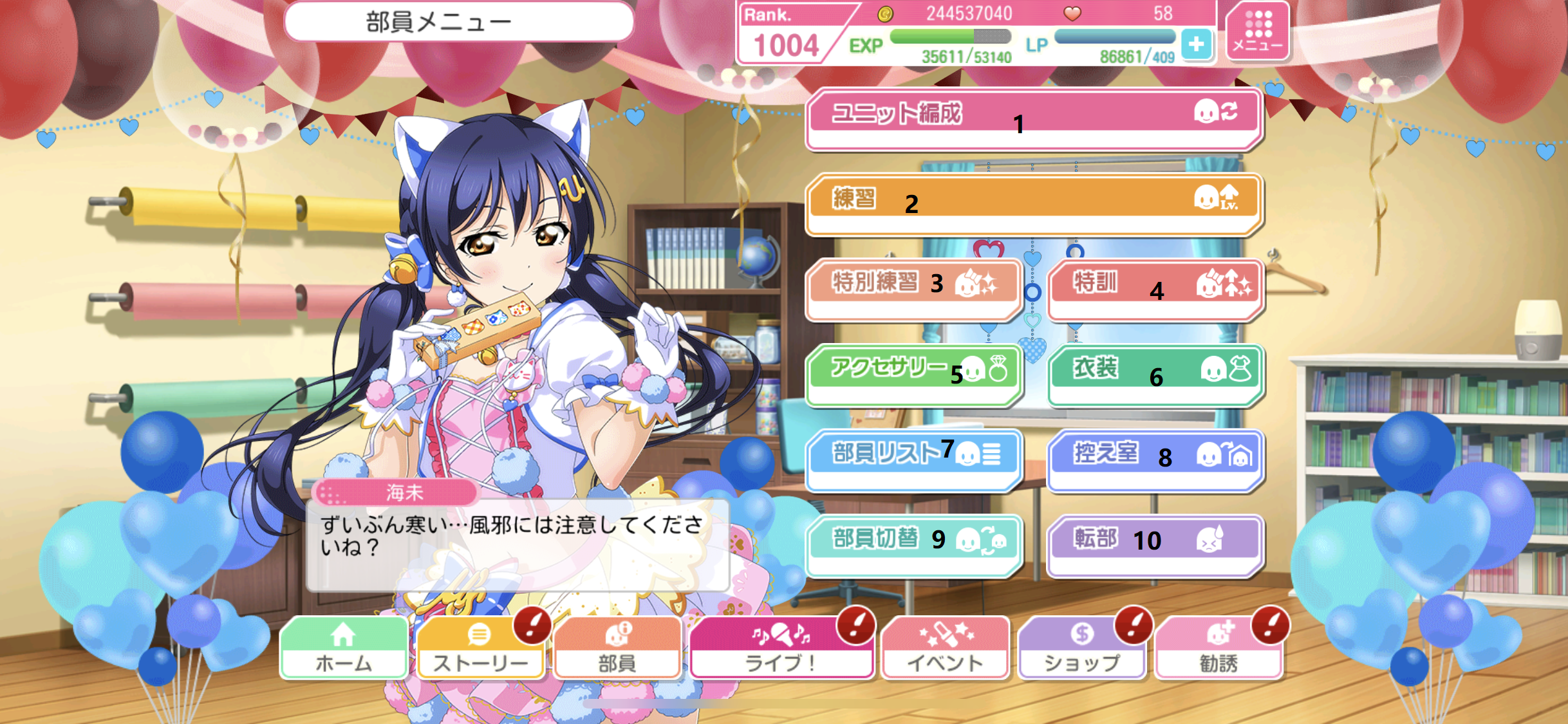The height and width of the screenshot is (724, 1568).
Task: Go to ホーム home tab
Action: 344,648
